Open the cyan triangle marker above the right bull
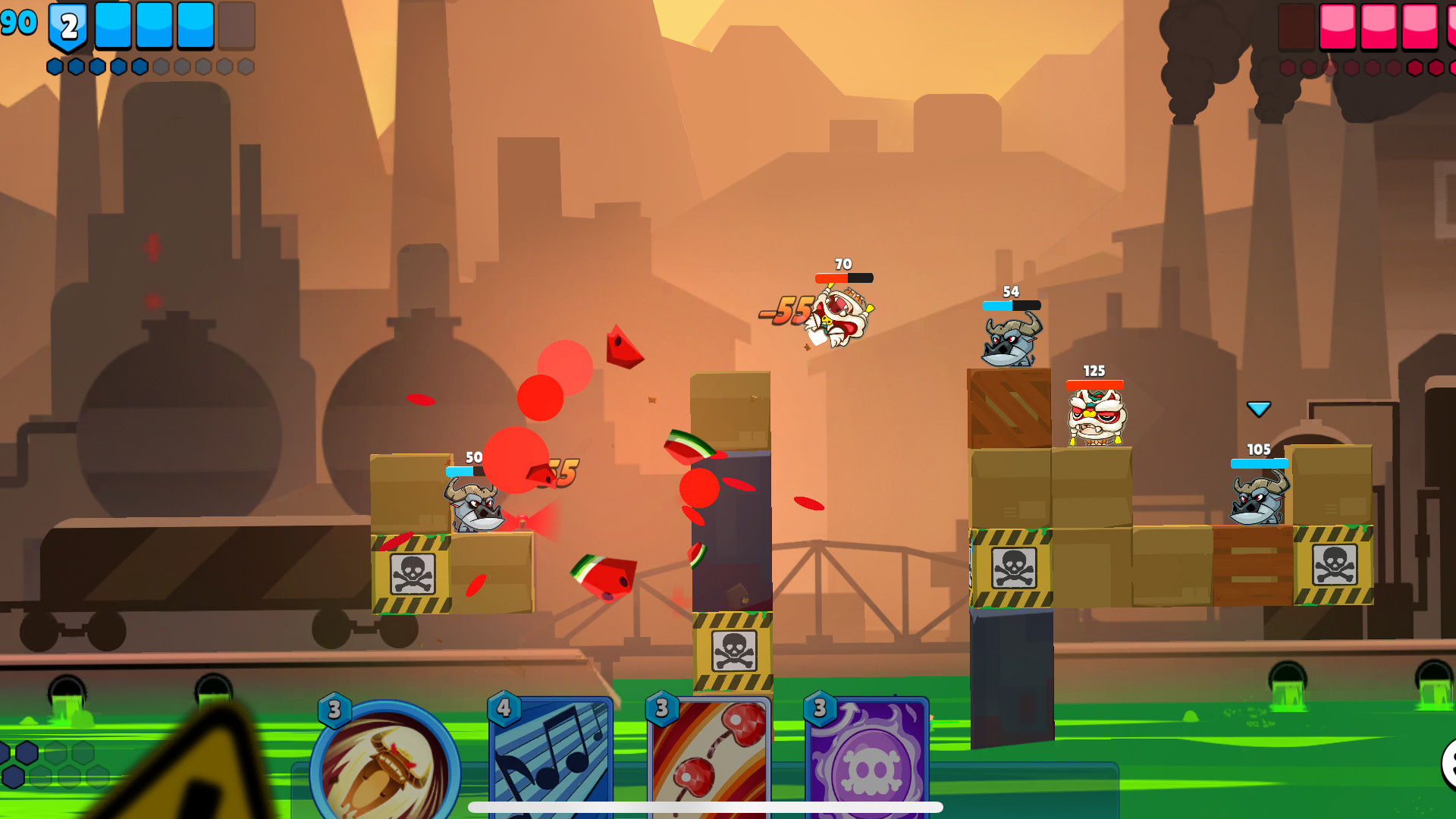The width and height of the screenshot is (1456, 819). tap(1257, 407)
